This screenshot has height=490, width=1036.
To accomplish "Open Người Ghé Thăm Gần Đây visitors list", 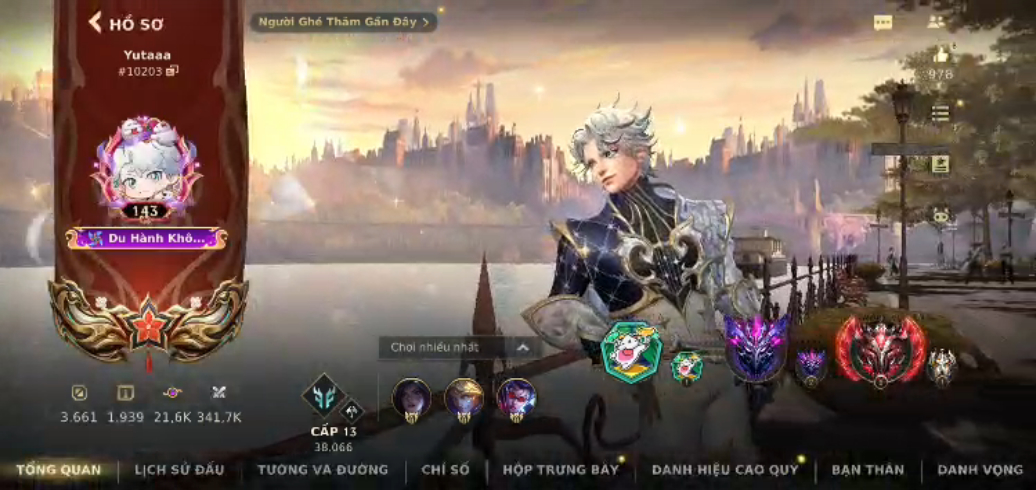I will pyautogui.click(x=343, y=22).
